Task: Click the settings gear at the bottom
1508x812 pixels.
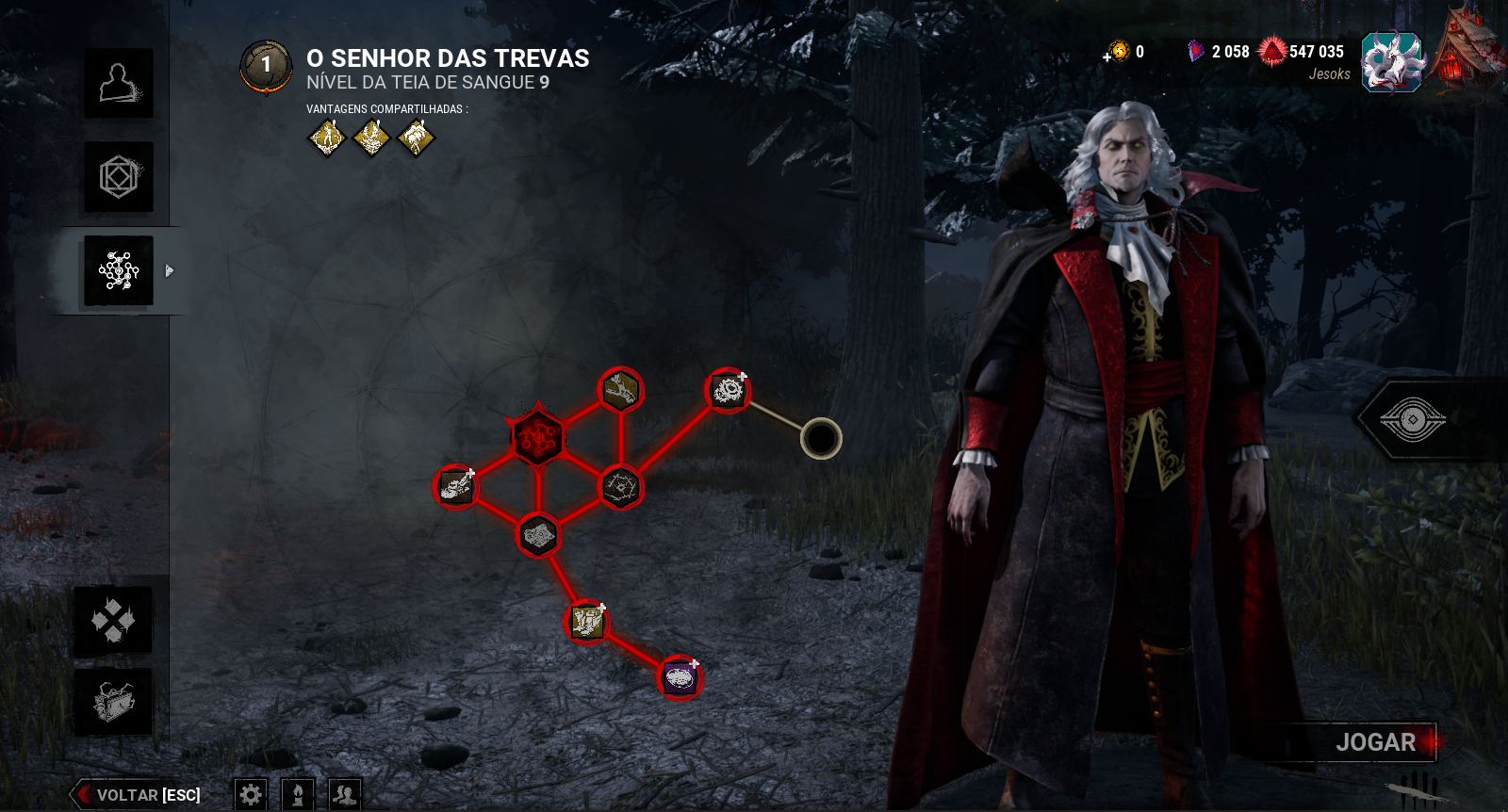Action: coord(249,794)
